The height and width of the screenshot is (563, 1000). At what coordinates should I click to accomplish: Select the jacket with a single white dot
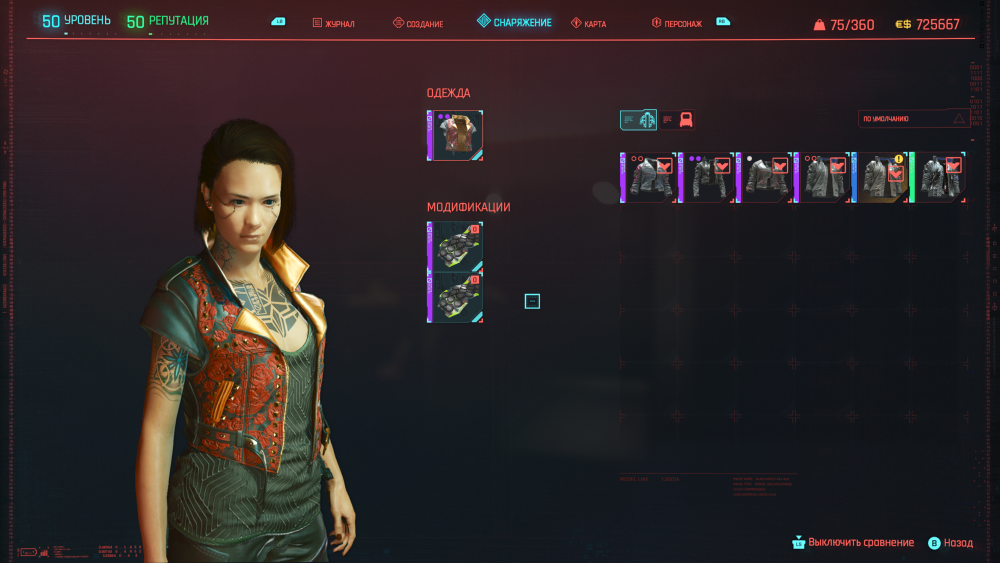[765, 178]
